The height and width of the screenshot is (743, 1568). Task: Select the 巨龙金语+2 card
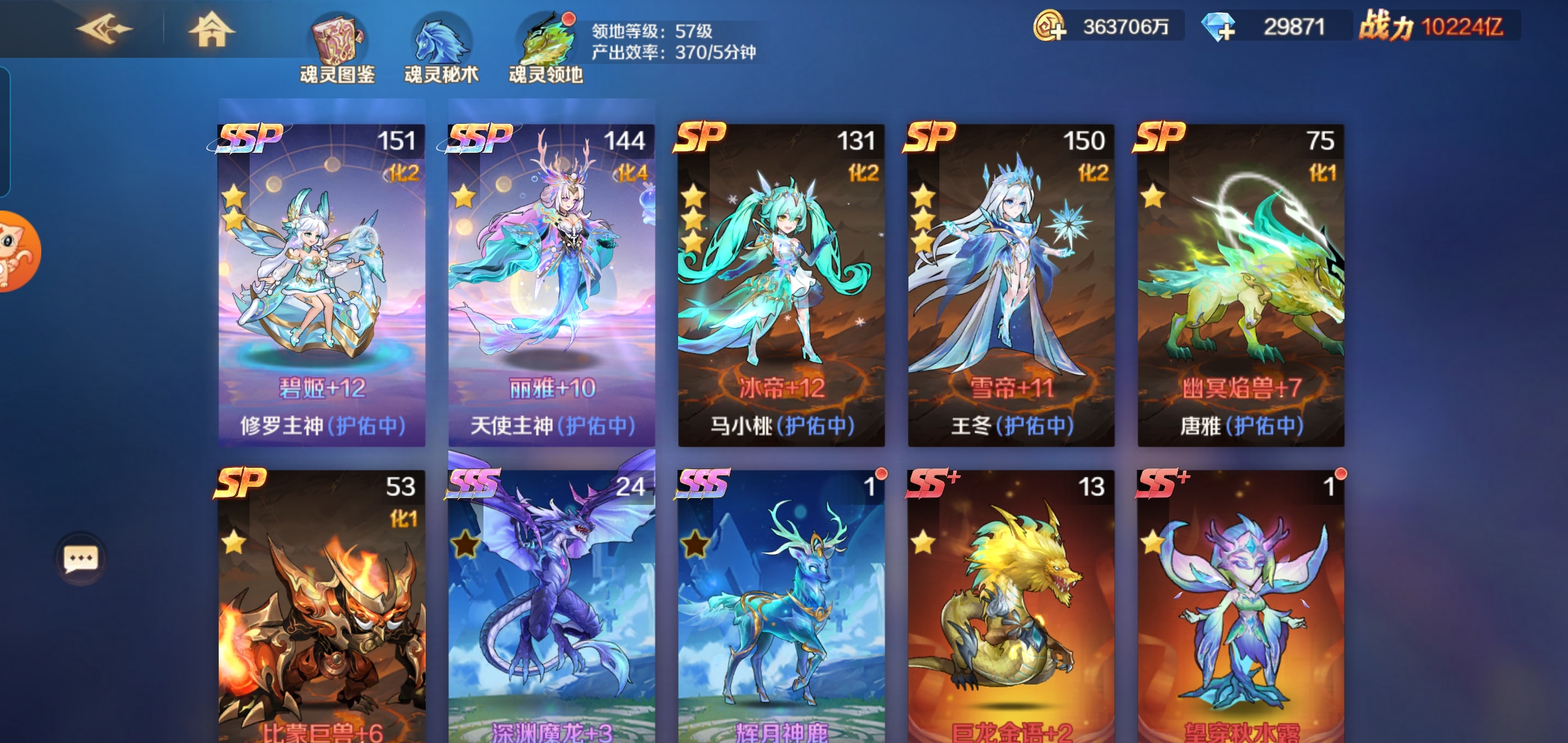point(1011,605)
